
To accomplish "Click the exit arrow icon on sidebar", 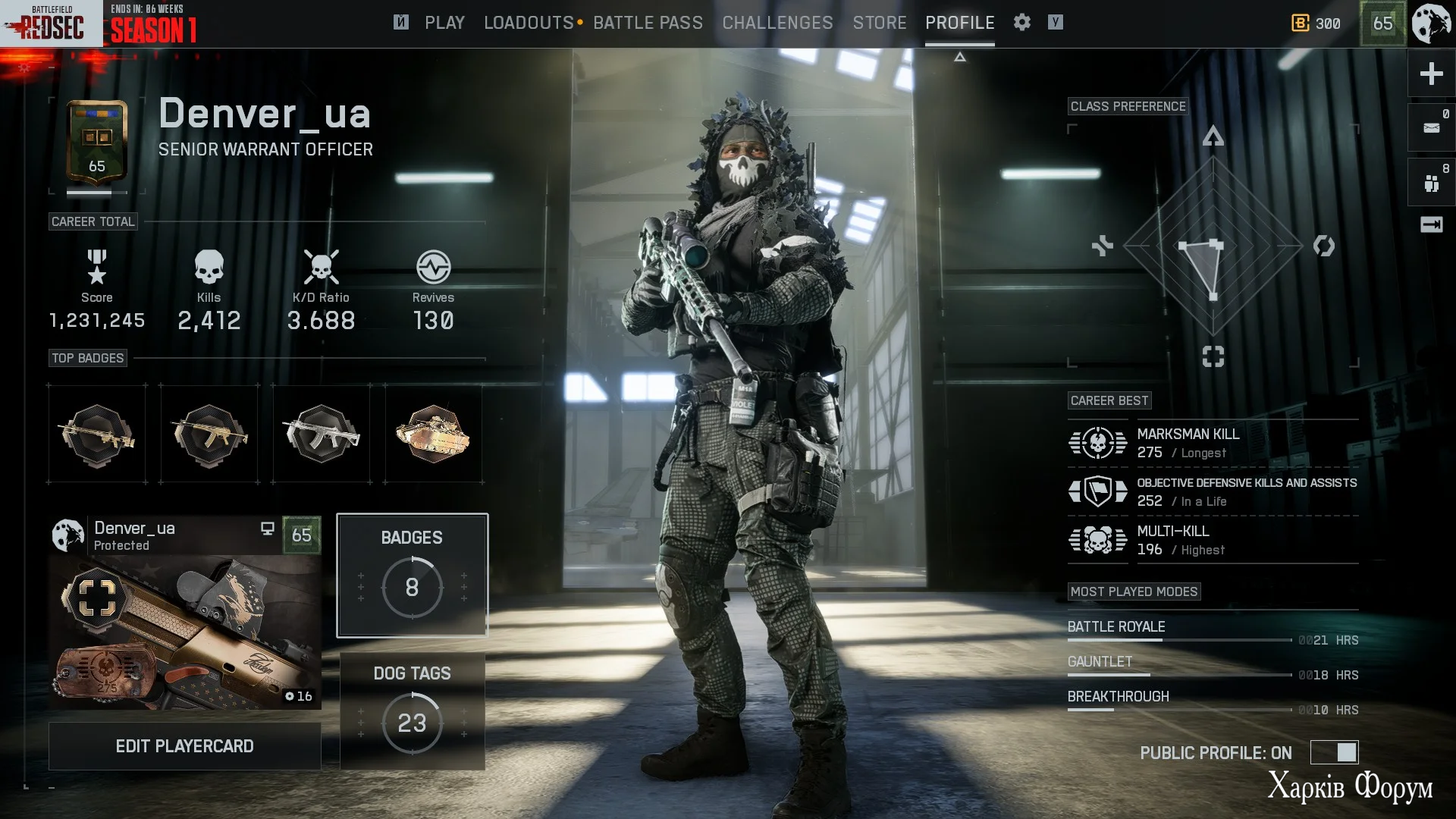I will click(x=1431, y=224).
